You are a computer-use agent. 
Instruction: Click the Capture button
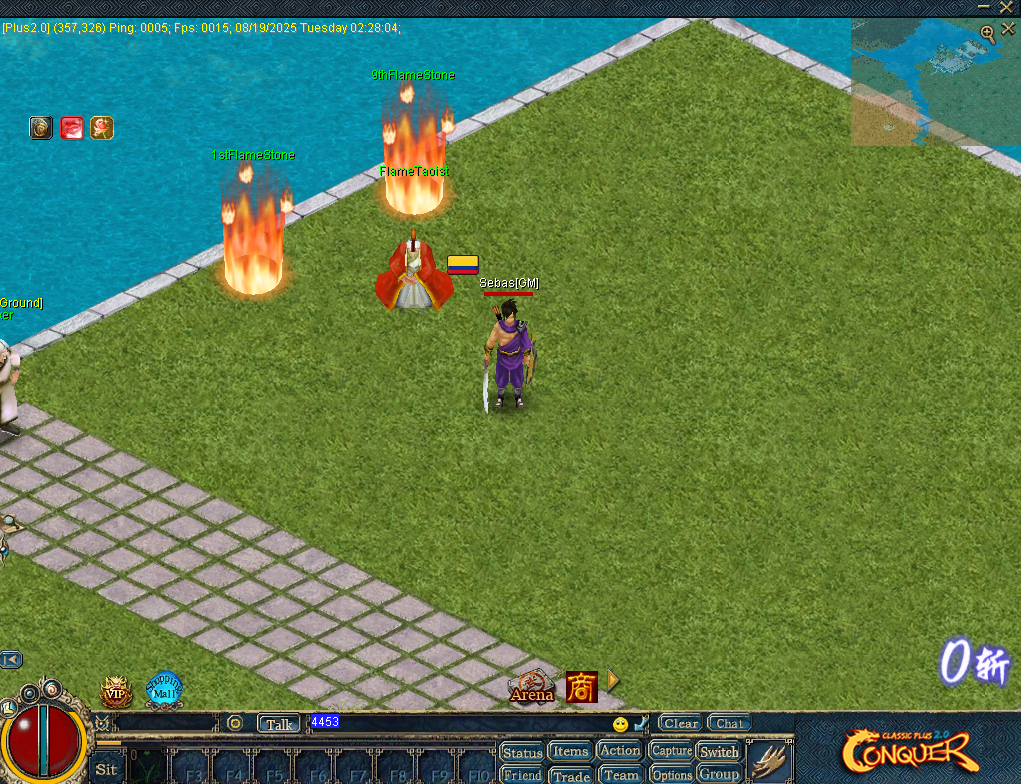[671, 751]
